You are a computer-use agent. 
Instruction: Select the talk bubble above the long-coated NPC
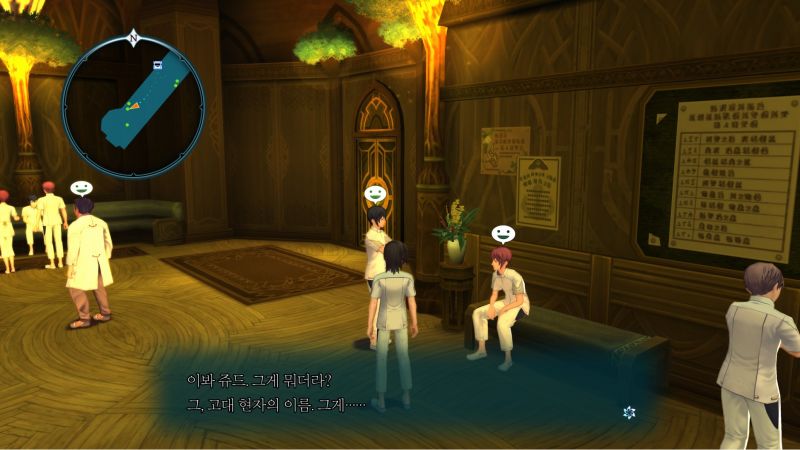click(x=81, y=188)
